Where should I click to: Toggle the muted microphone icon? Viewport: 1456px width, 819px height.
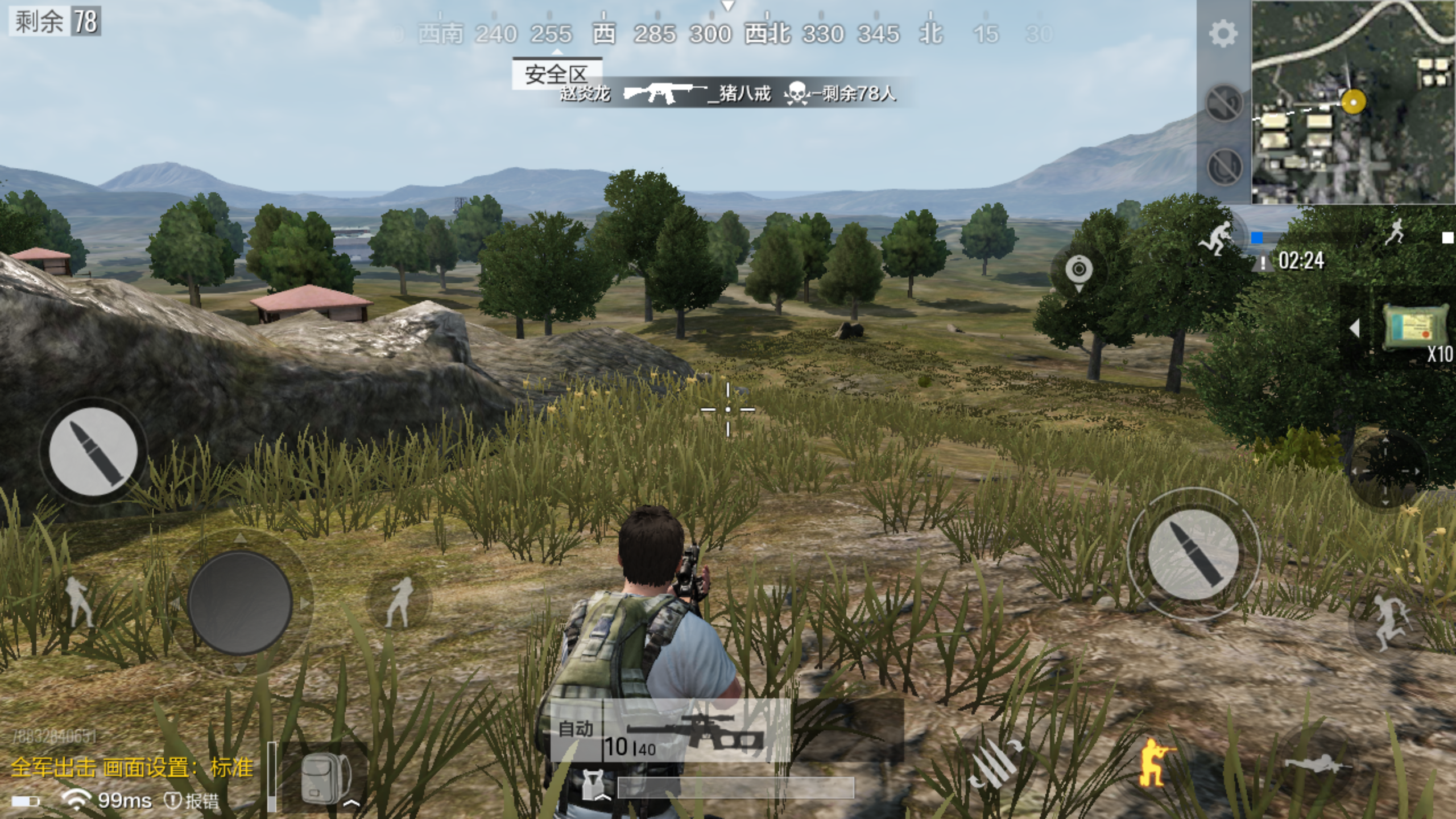pyautogui.click(x=1224, y=166)
